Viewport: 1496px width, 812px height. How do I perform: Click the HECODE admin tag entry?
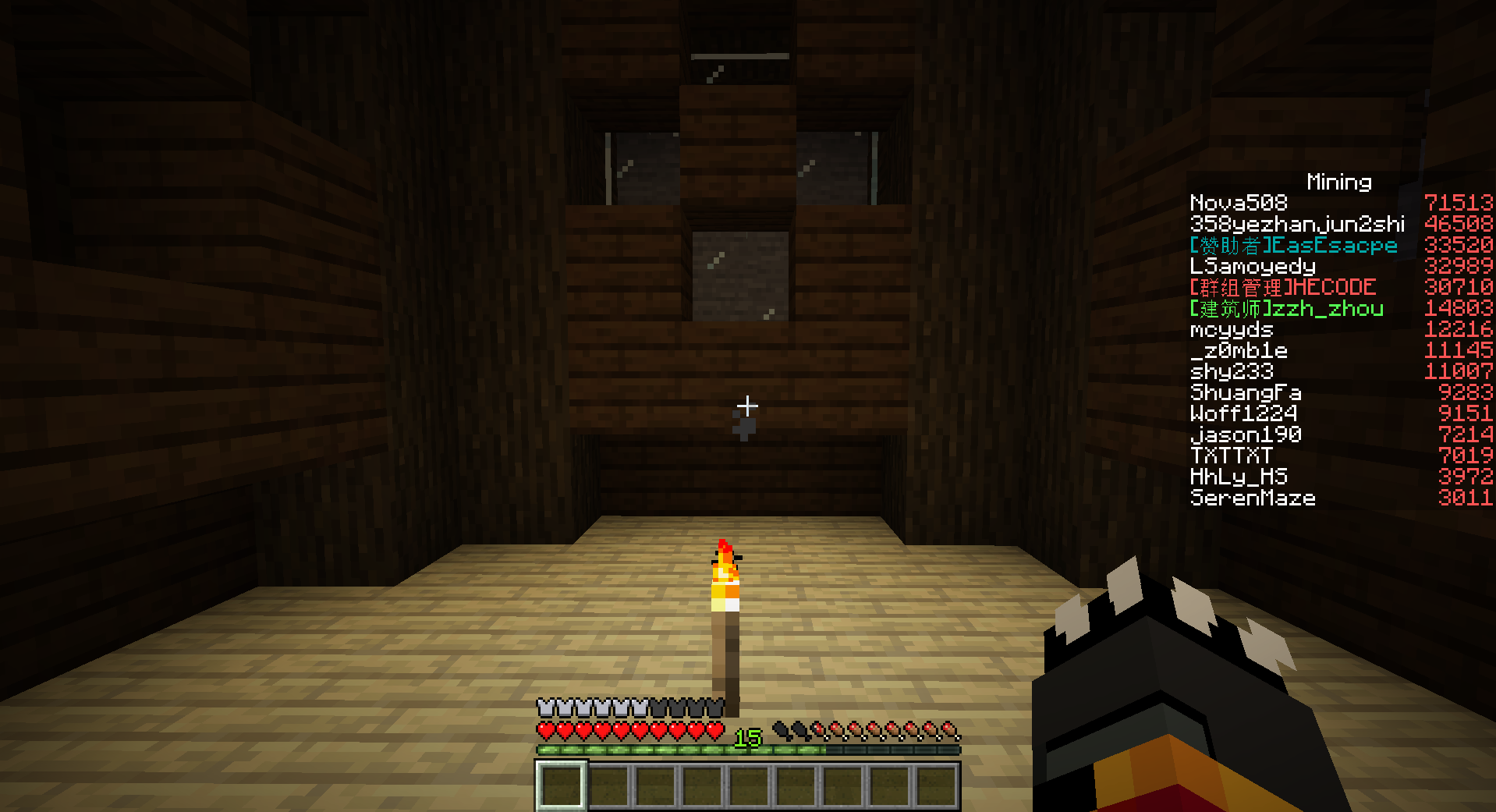pyautogui.click(x=1282, y=286)
